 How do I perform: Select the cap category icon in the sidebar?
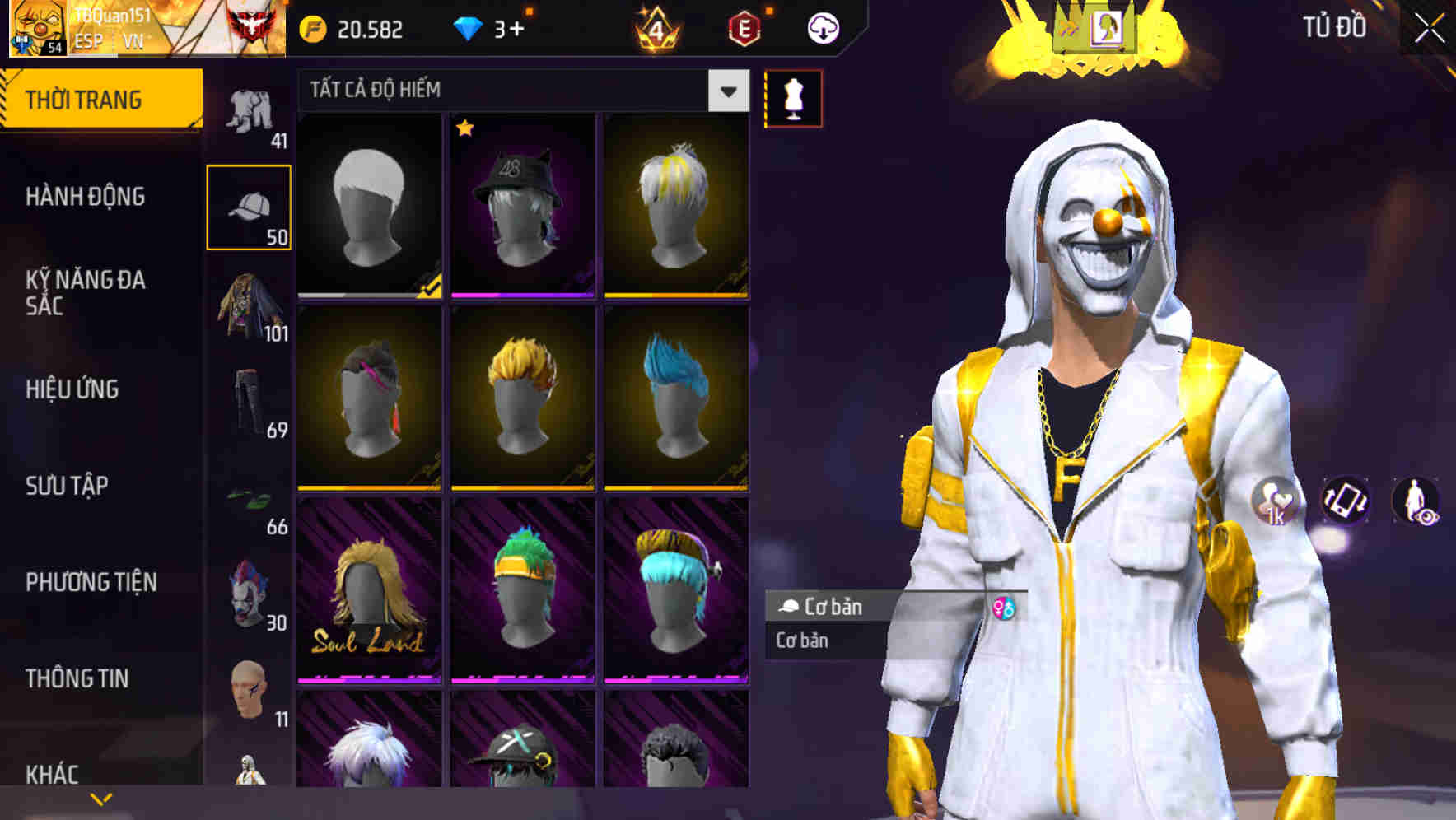coord(251,204)
